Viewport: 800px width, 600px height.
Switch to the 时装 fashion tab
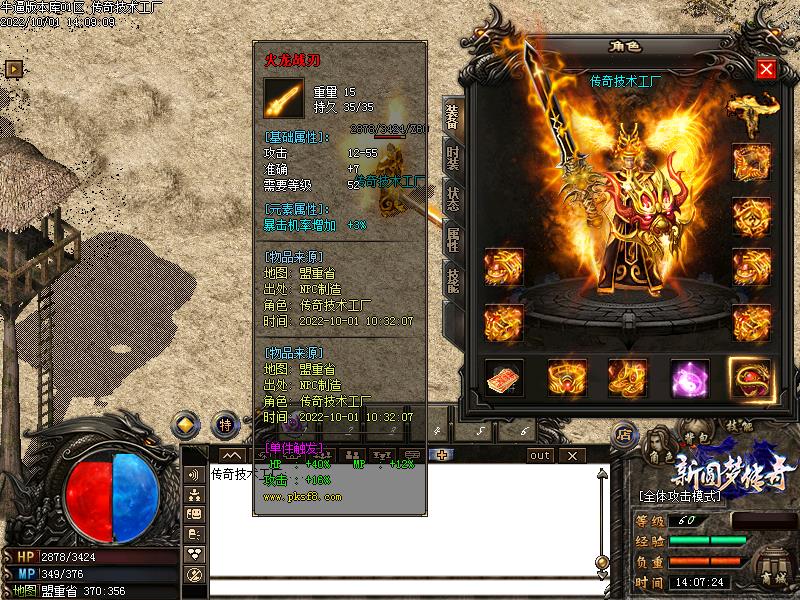point(452,160)
